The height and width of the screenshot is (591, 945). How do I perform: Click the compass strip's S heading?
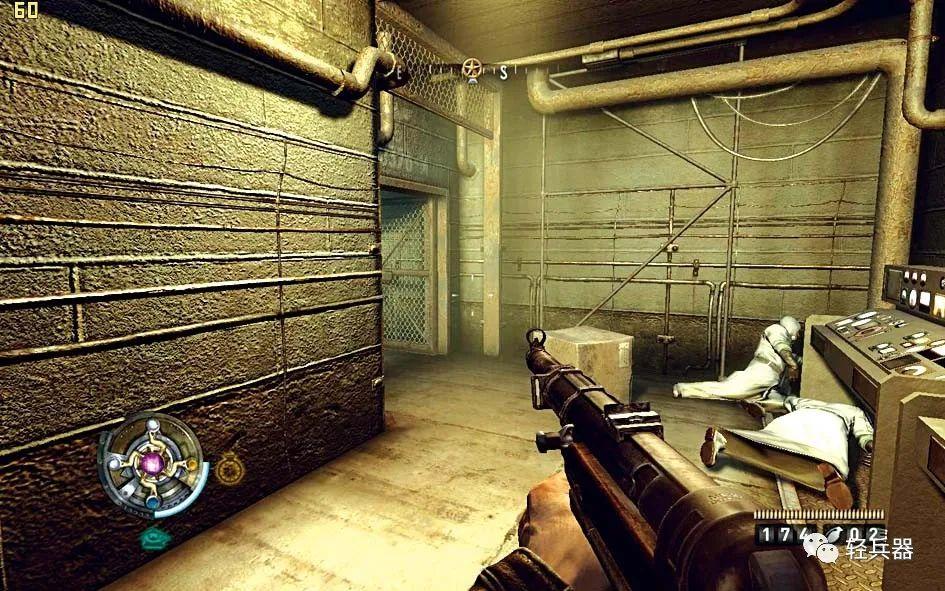(x=505, y=71)
